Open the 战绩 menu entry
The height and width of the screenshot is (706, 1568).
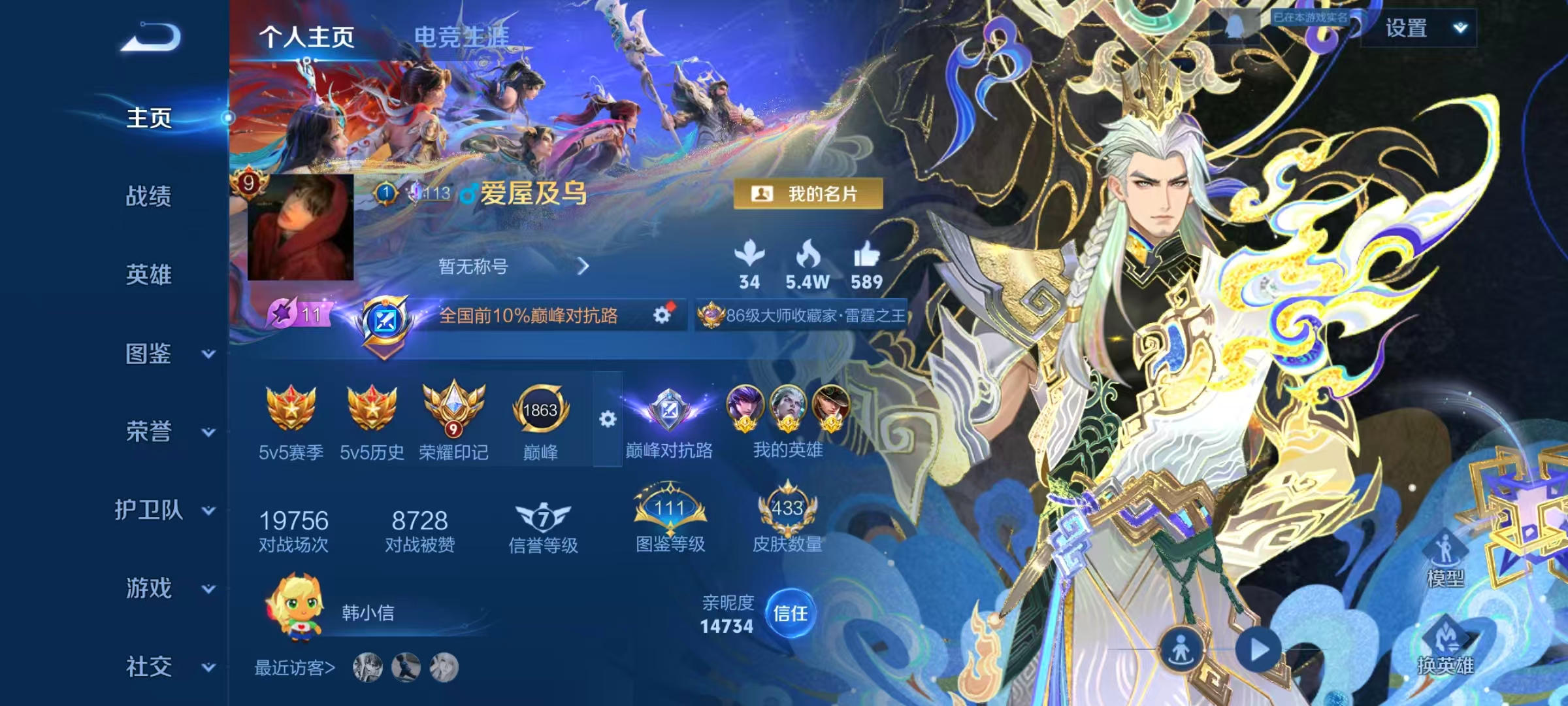tap(149, 196)
